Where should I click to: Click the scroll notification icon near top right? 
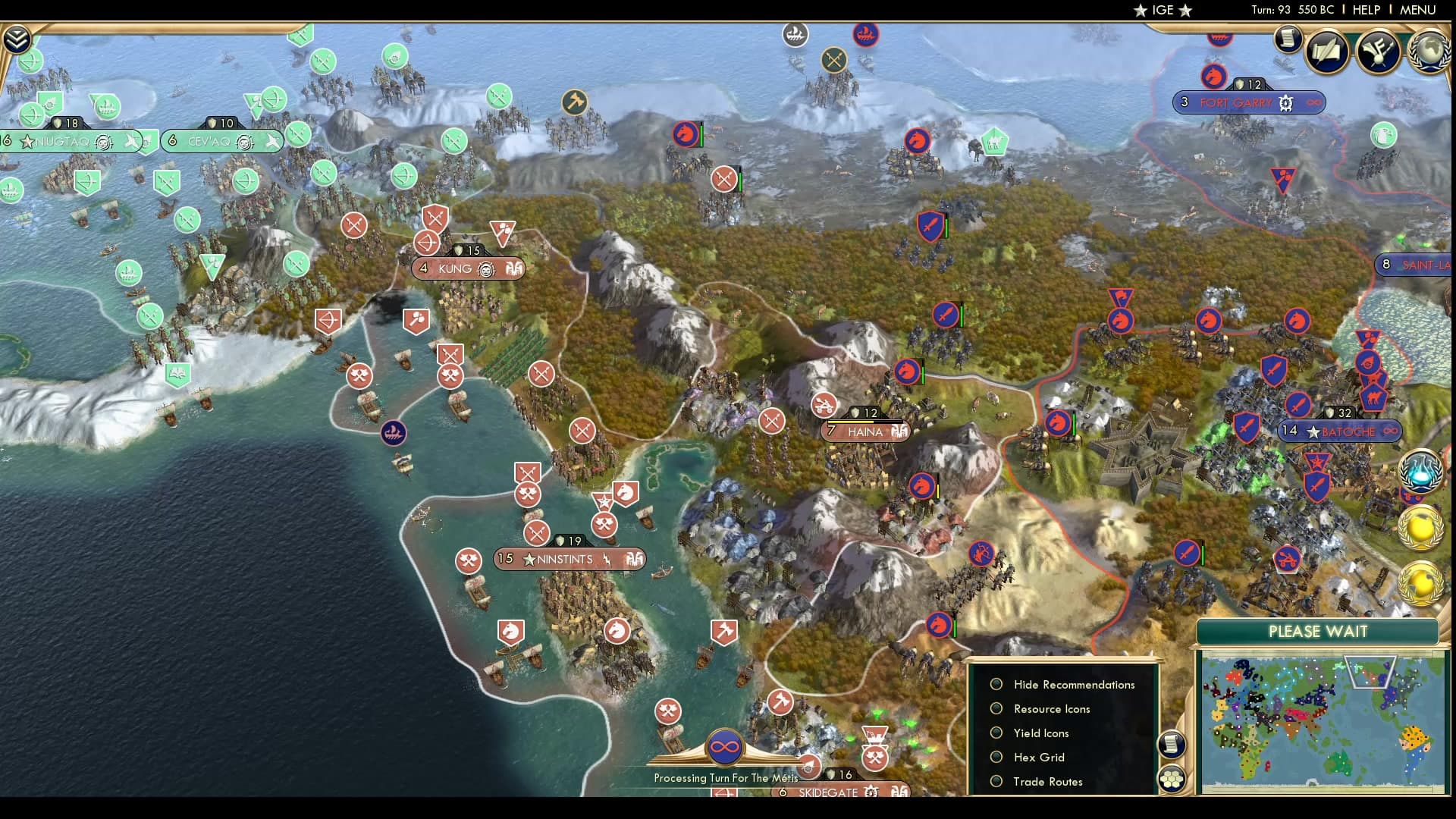pos(1288,39)
